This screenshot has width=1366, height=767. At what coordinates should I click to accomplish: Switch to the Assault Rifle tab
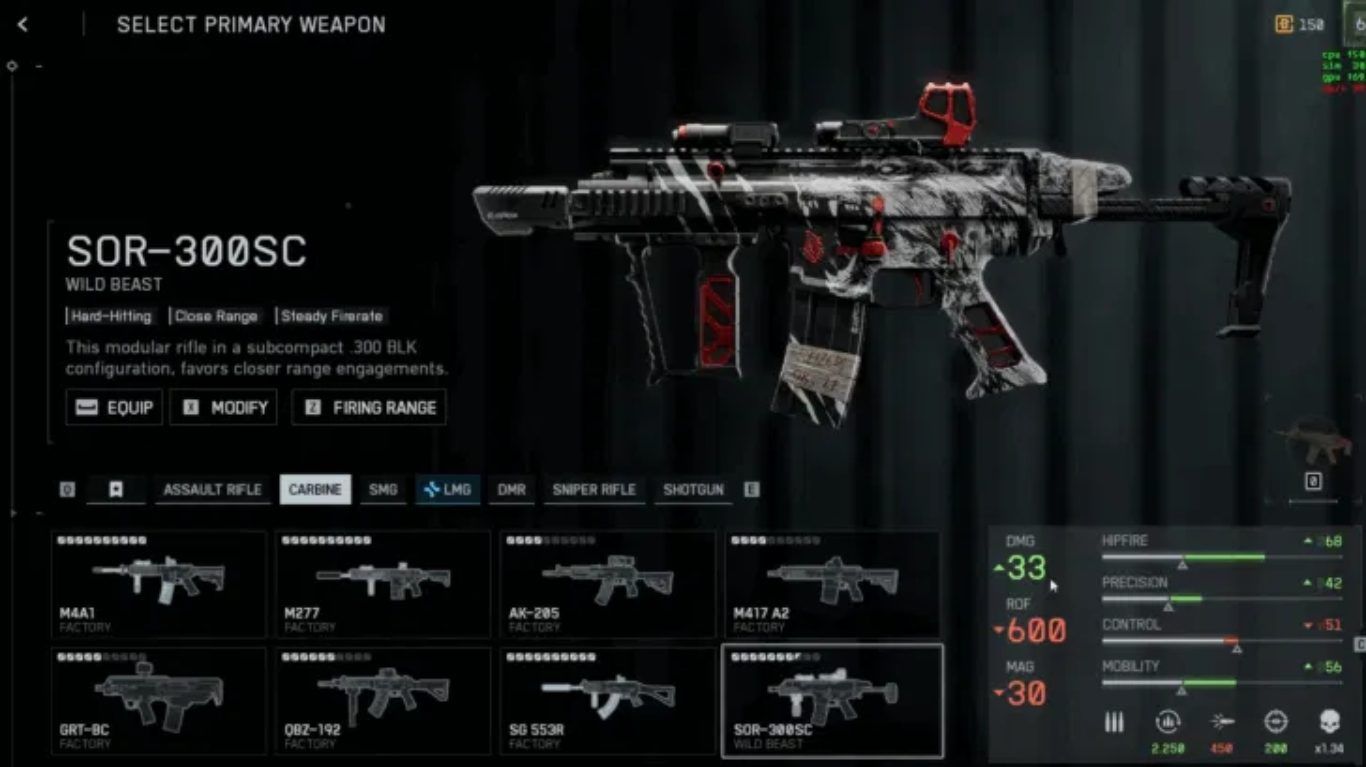click(212, 489)
